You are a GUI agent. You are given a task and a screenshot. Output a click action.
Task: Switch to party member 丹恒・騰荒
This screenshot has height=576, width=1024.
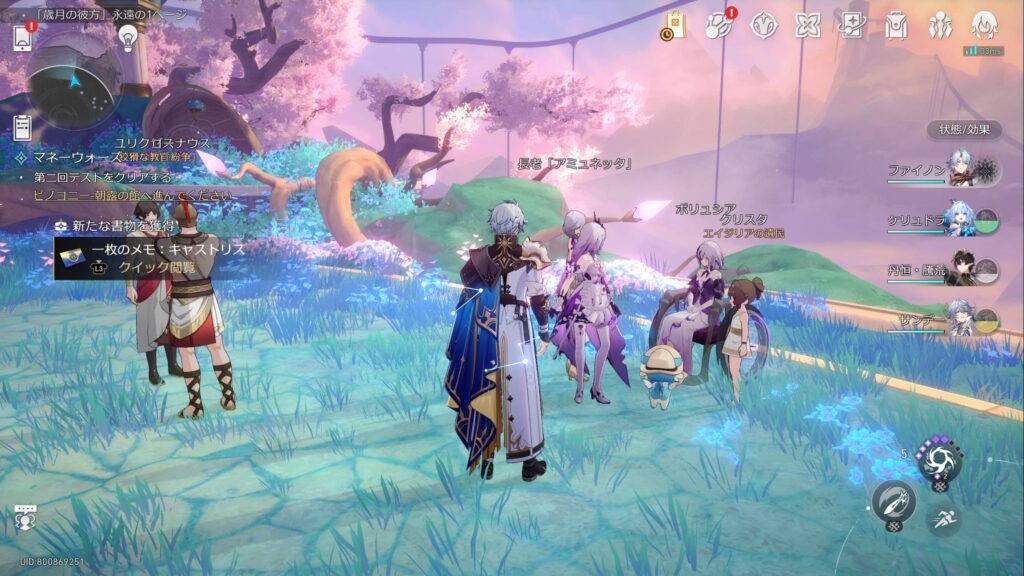click(959, 269)
